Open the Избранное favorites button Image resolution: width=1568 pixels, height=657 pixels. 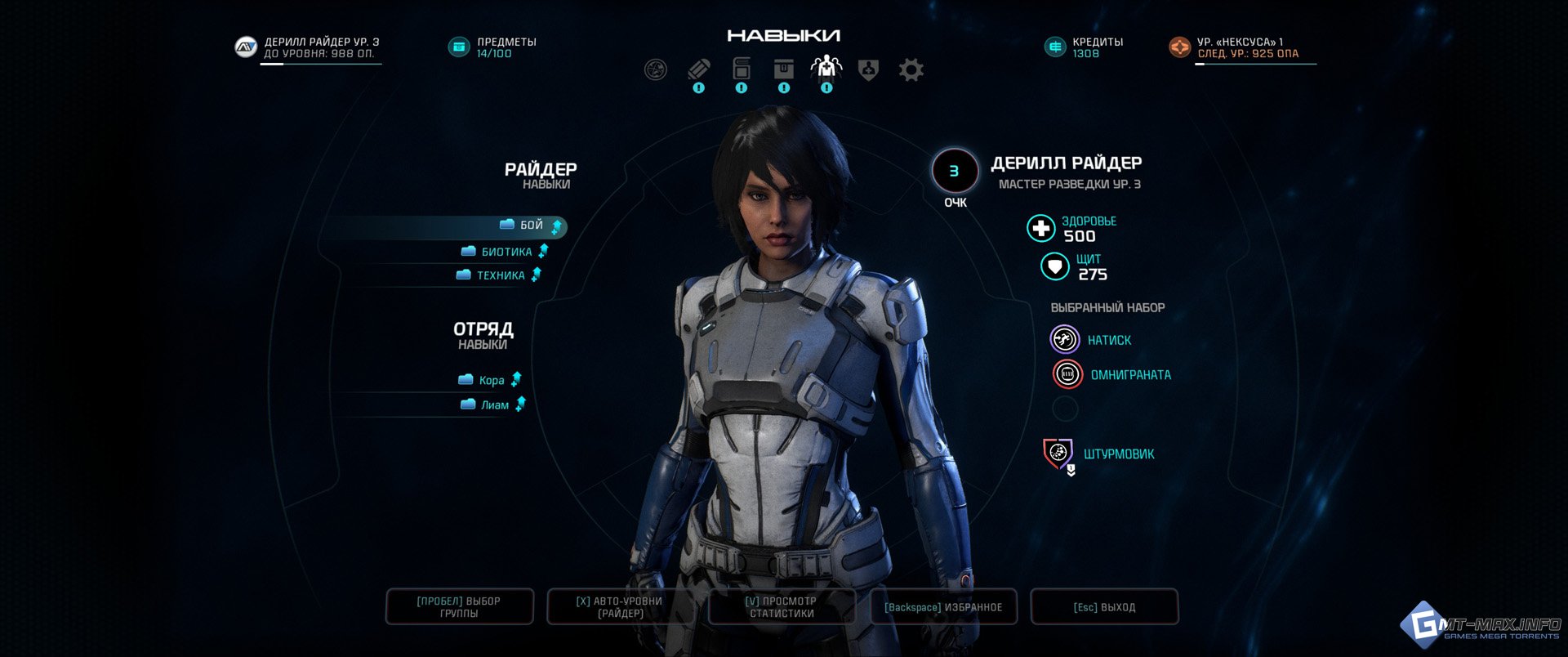(x=943, y=606)
